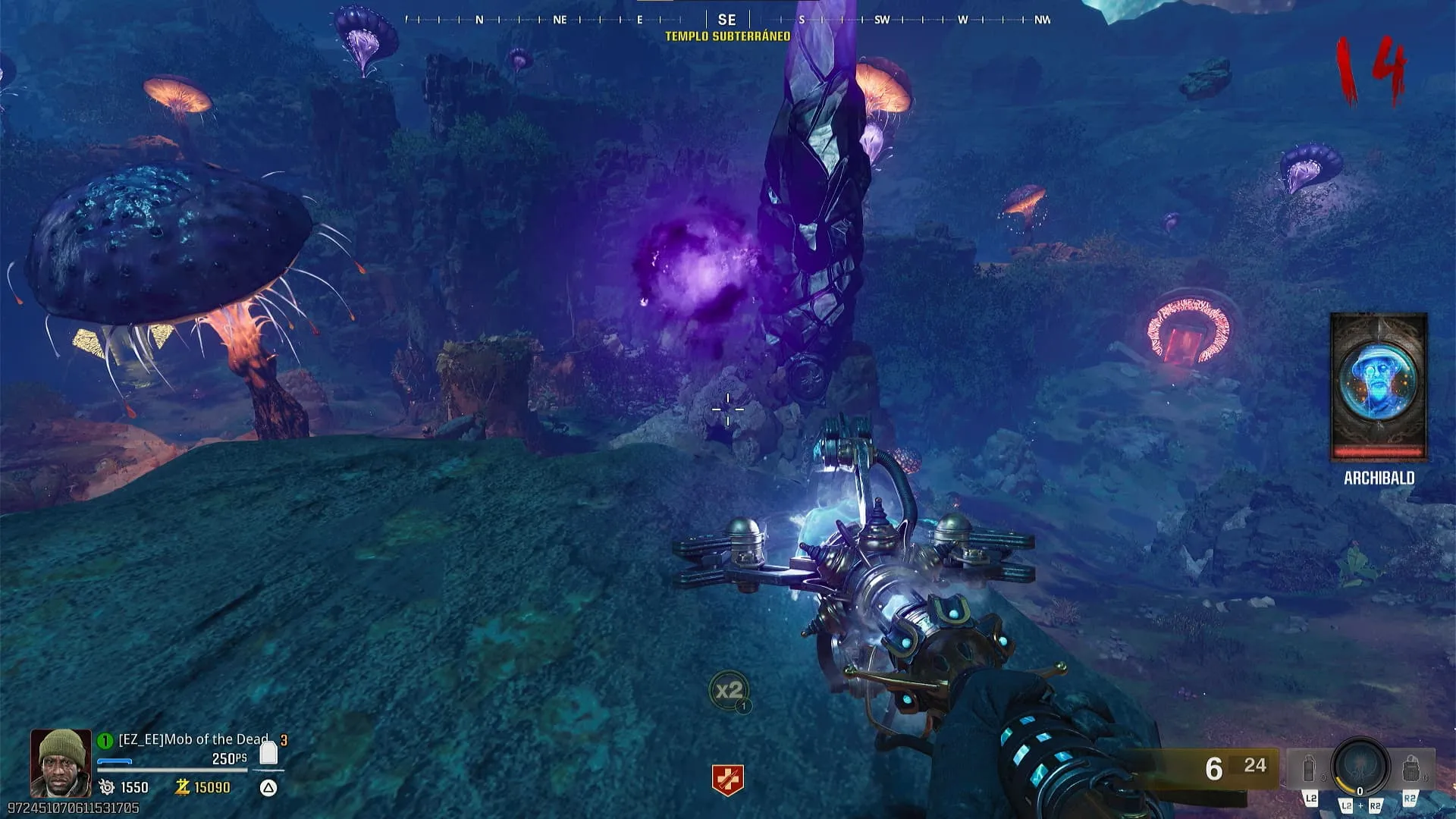The width and height of the screenshot is (1456, 819).
Task: Click the armor plate icon
Action: pos(268,753)
